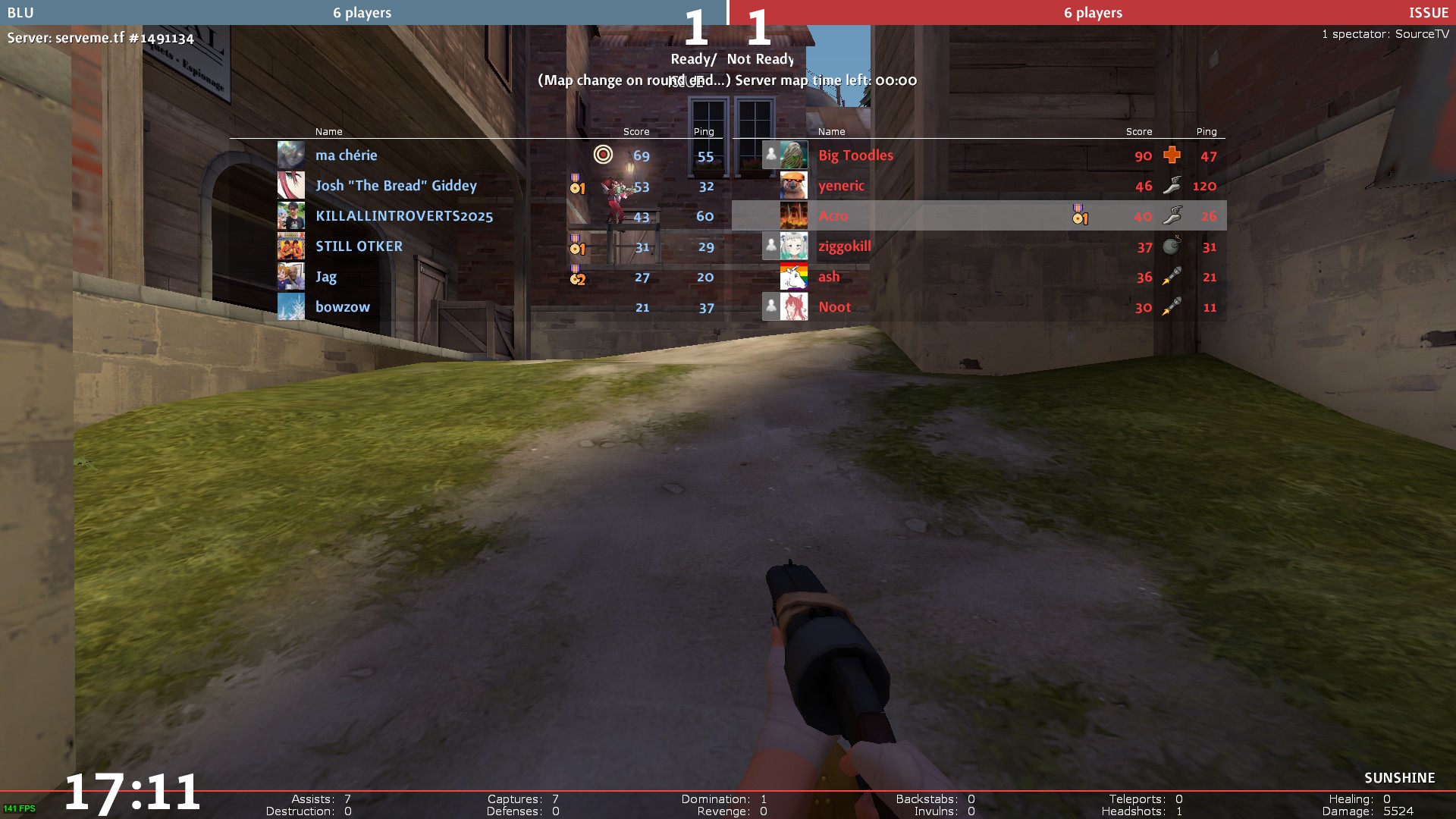1456x819 pixels.
Task: Click Big Toodles' medic cross class icon
Action: (x=1172, y=155)
